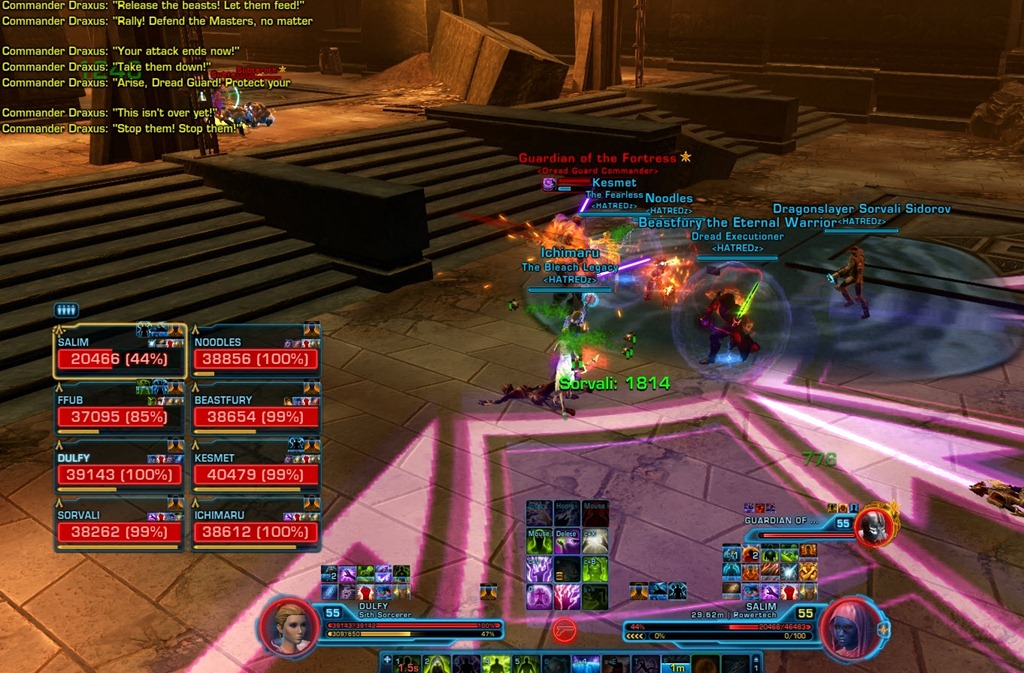Toggle the quickbar lock plus icon
The image size is (1024, 673).
[387, 660]
